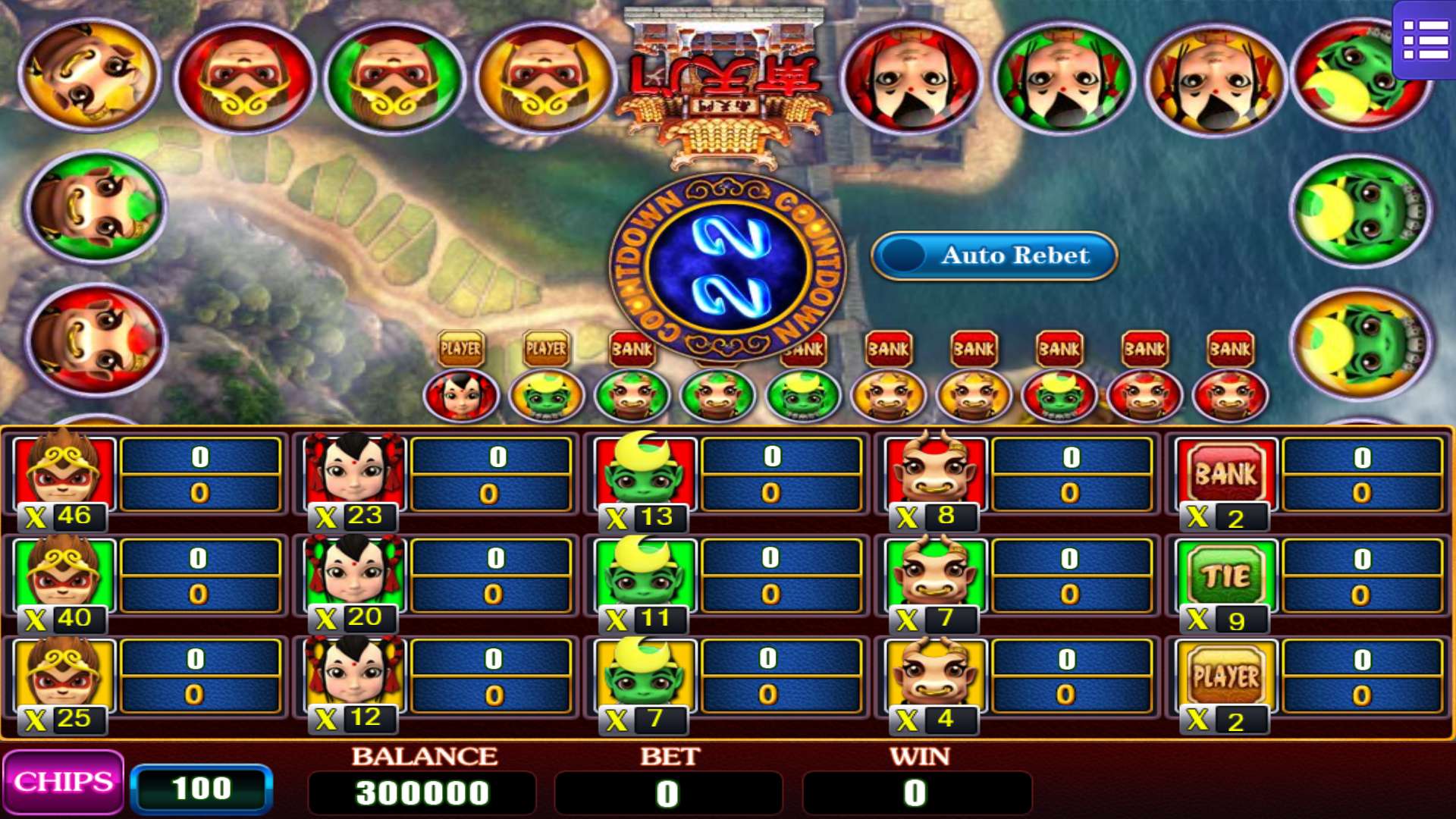This screenshot has height=819, width=1456.
Task: Choose green-background goblin tile x11
Action: click(645, 576)
